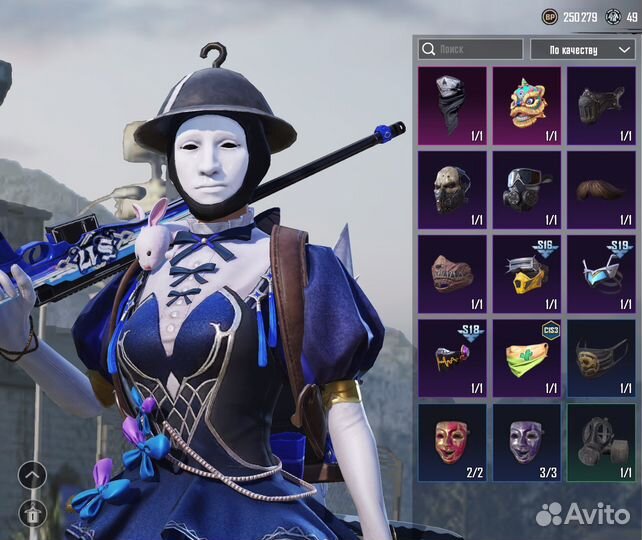This screenshot has height=540, width=642.
Task: Pick the S18 season mask slot
Action: (x=452, y=356)
